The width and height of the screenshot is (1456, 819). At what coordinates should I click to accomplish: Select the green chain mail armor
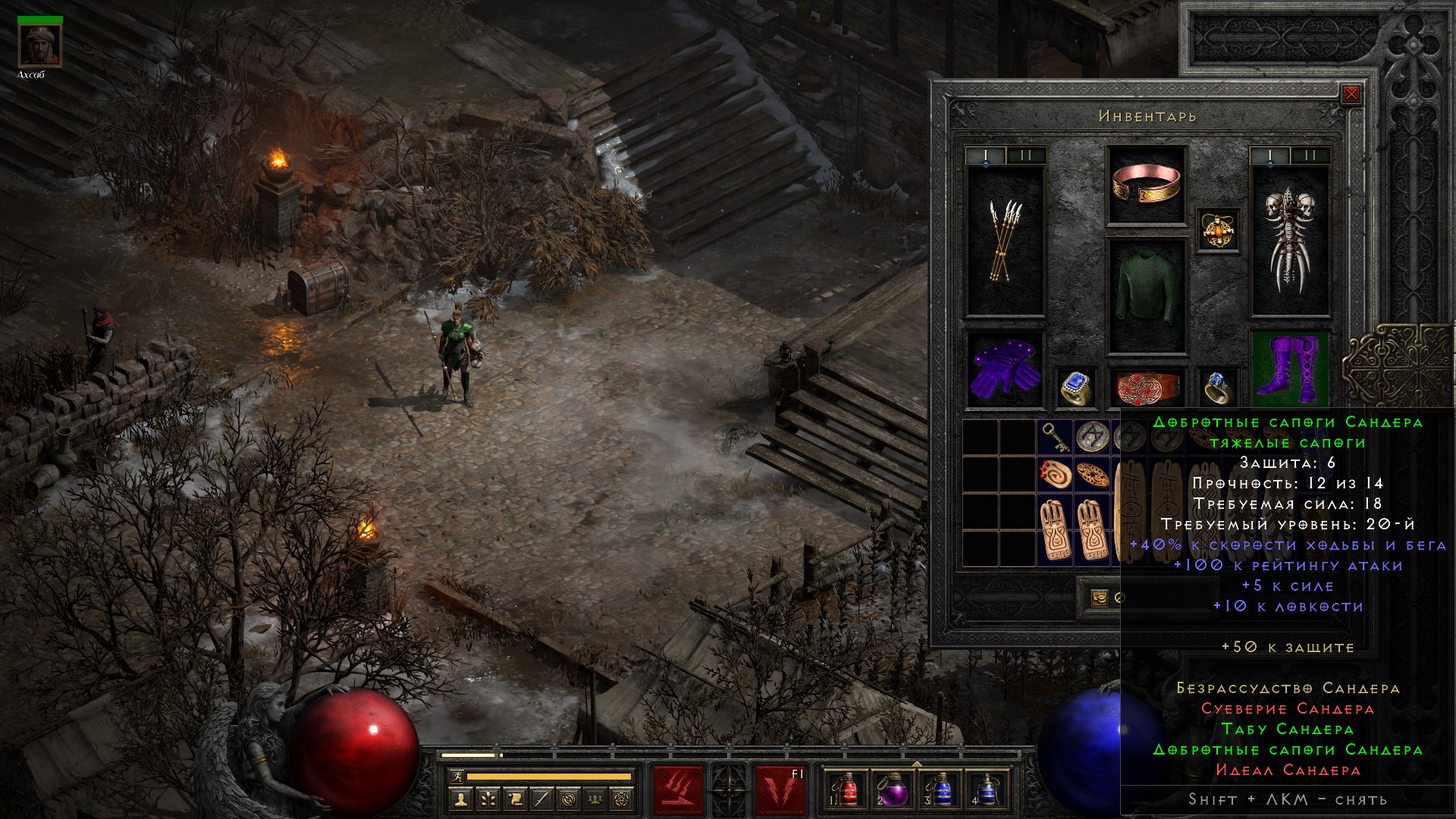[1146, 297]
